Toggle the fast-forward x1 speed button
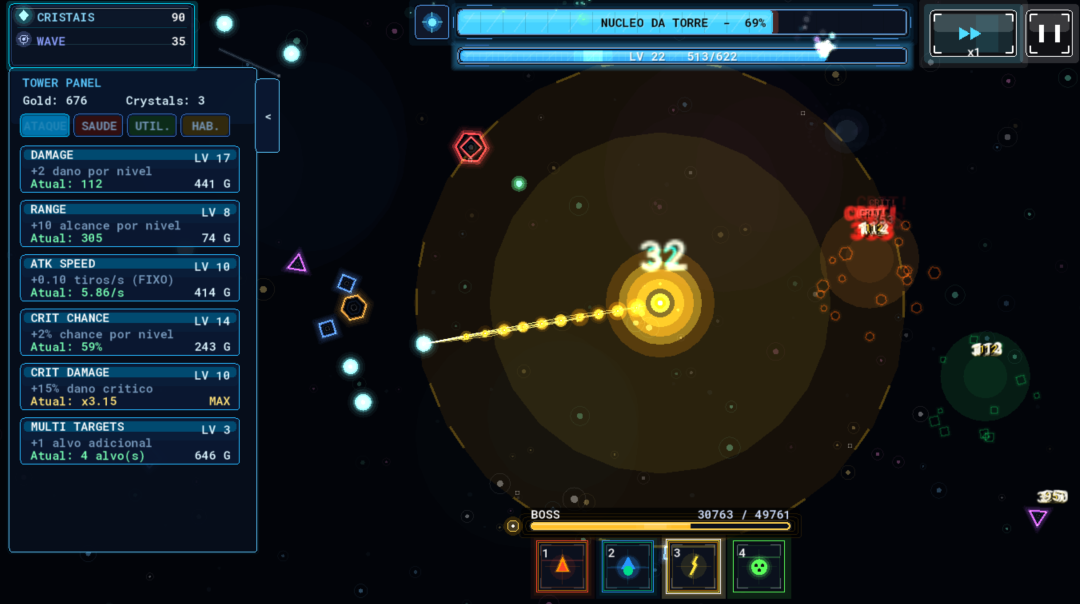 (x=972, y=35)
